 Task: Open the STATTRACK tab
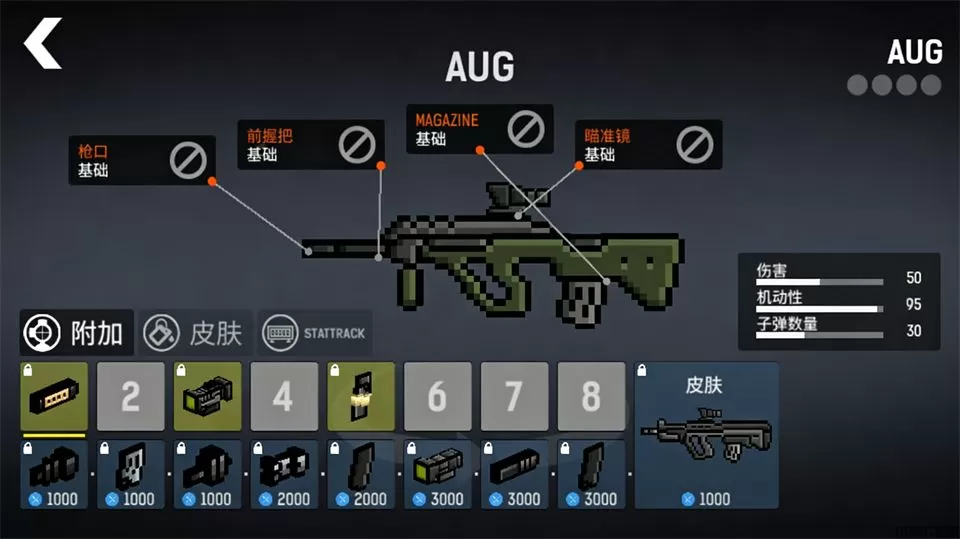(x=315, y=333)
